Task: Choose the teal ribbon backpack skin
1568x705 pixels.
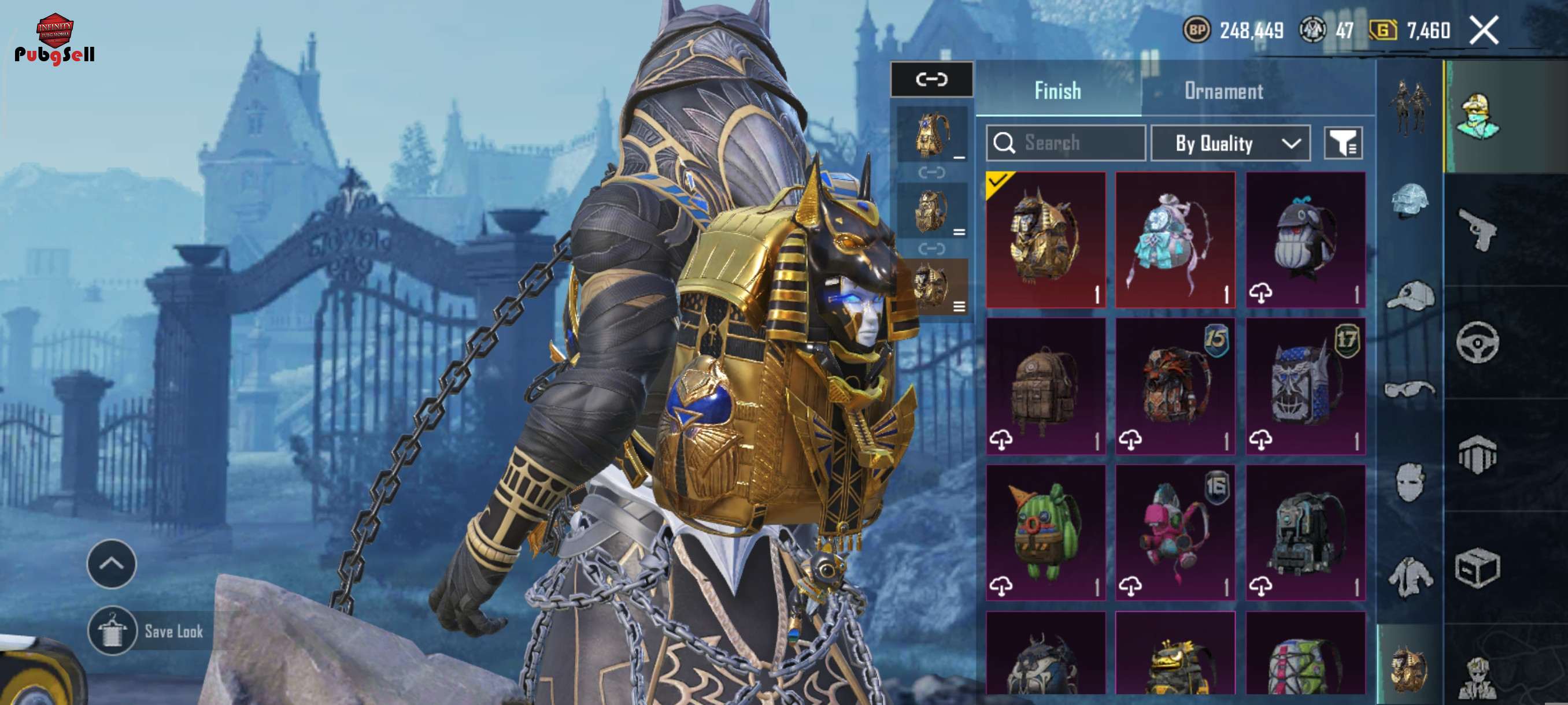Action: pos(1175,240)
